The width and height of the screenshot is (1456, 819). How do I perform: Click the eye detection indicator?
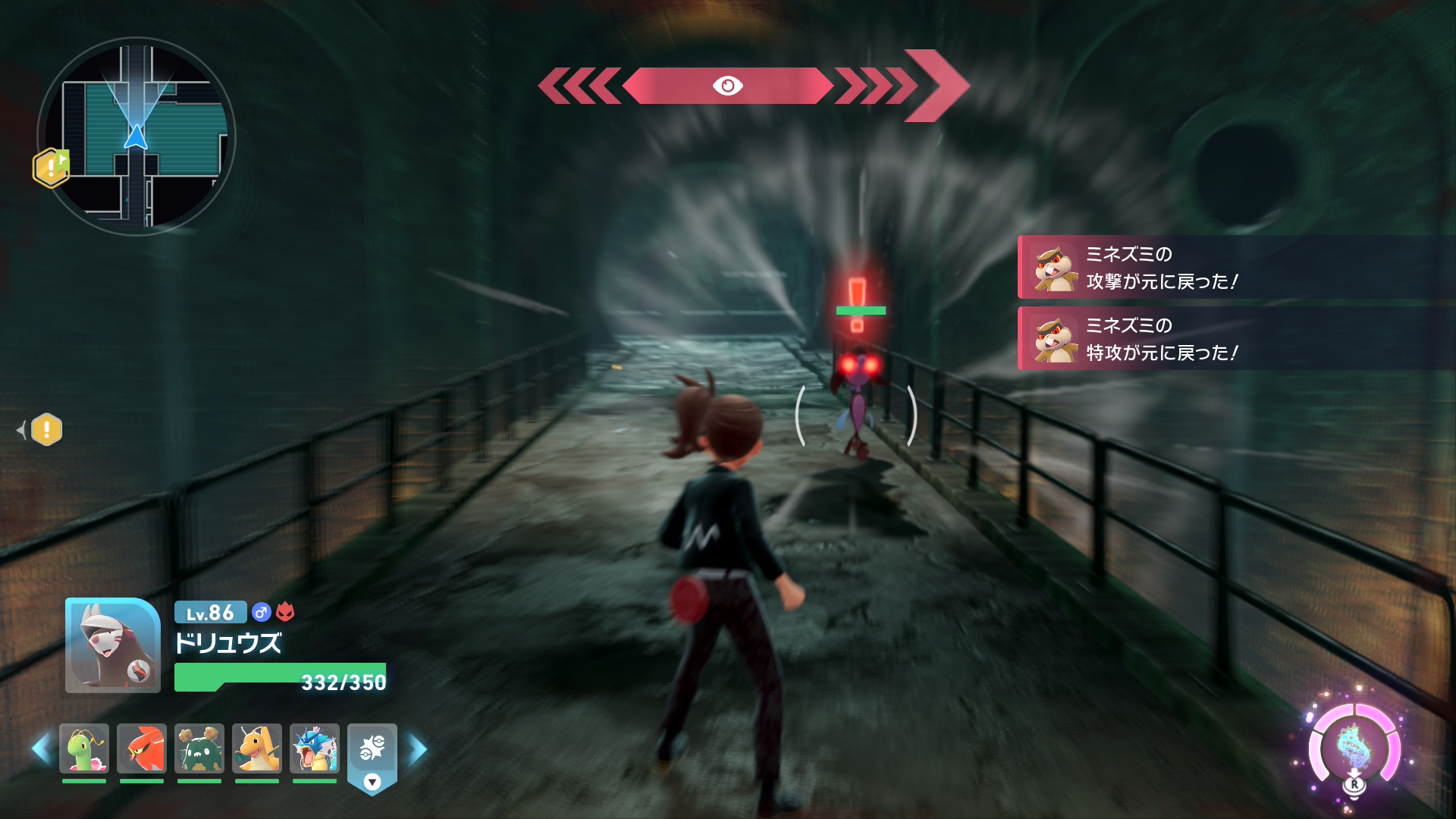pos(727,86)
